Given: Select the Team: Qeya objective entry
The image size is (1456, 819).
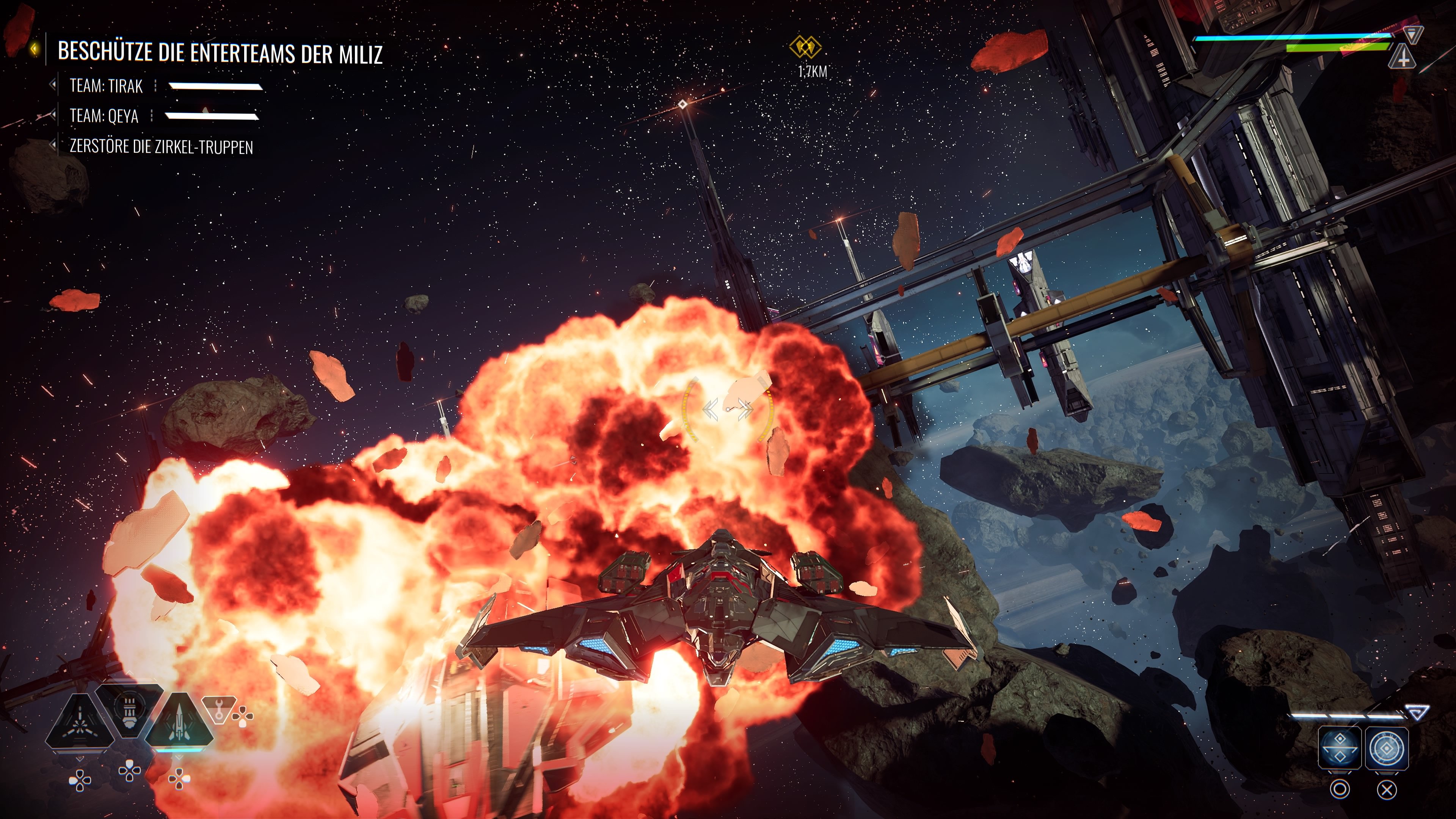Looking at the screenshot, I should tap(104, 116).
